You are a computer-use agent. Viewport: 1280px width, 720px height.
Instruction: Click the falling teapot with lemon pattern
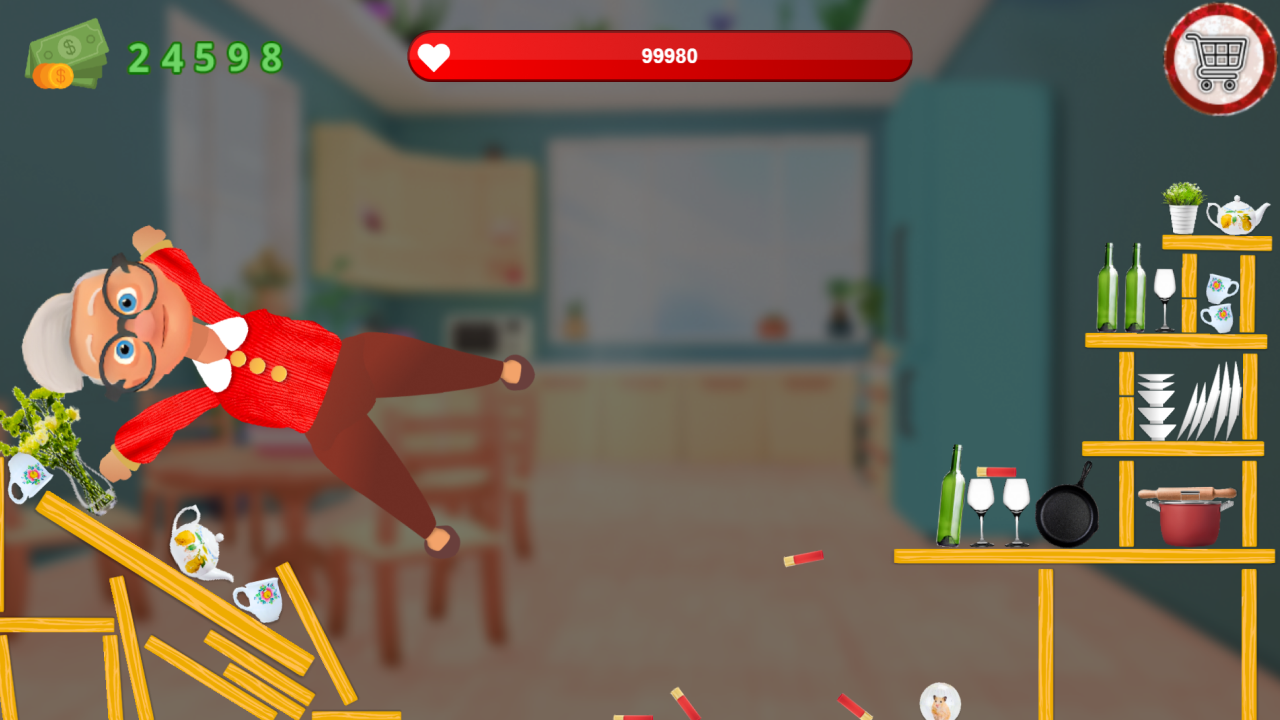[196, 545]
